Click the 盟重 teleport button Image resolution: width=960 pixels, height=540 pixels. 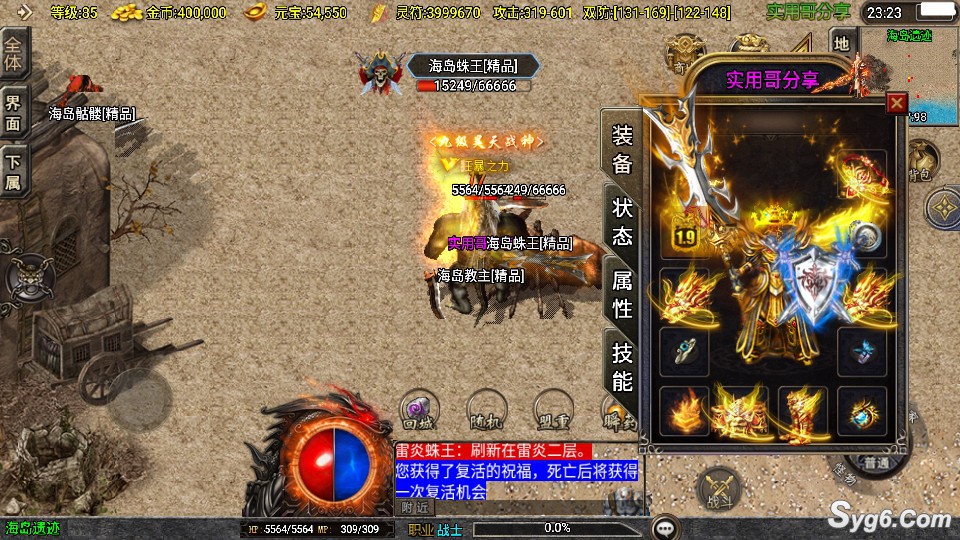pyautogui.click(x=552, y=408)
